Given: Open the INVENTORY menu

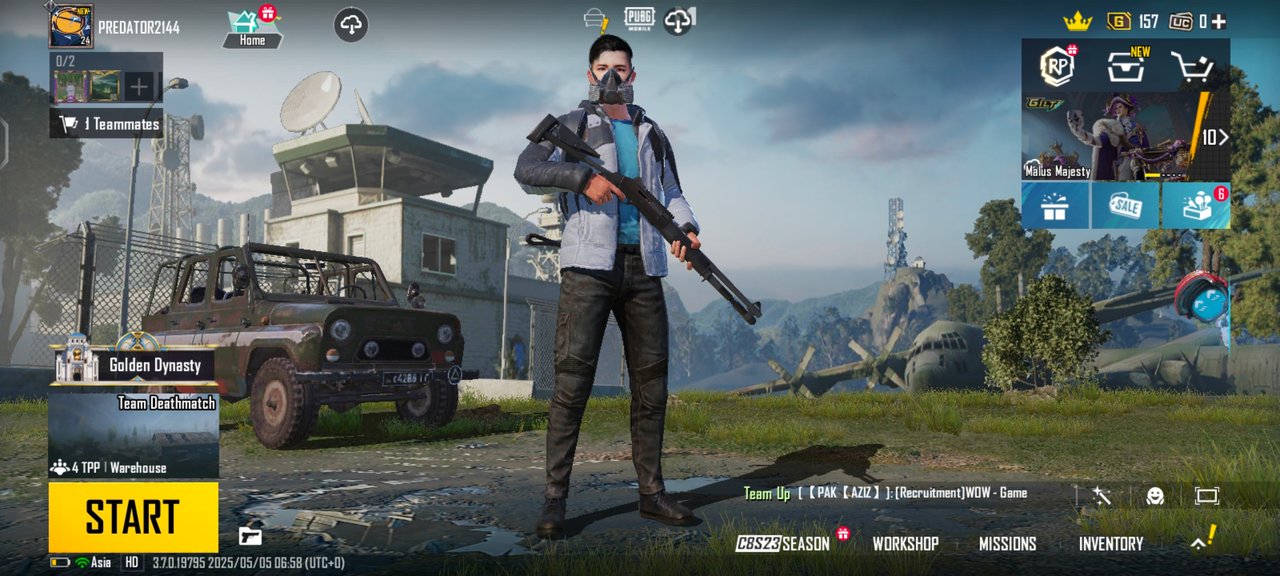Looking at the screenshot, I should click(x=1110, y=544).
